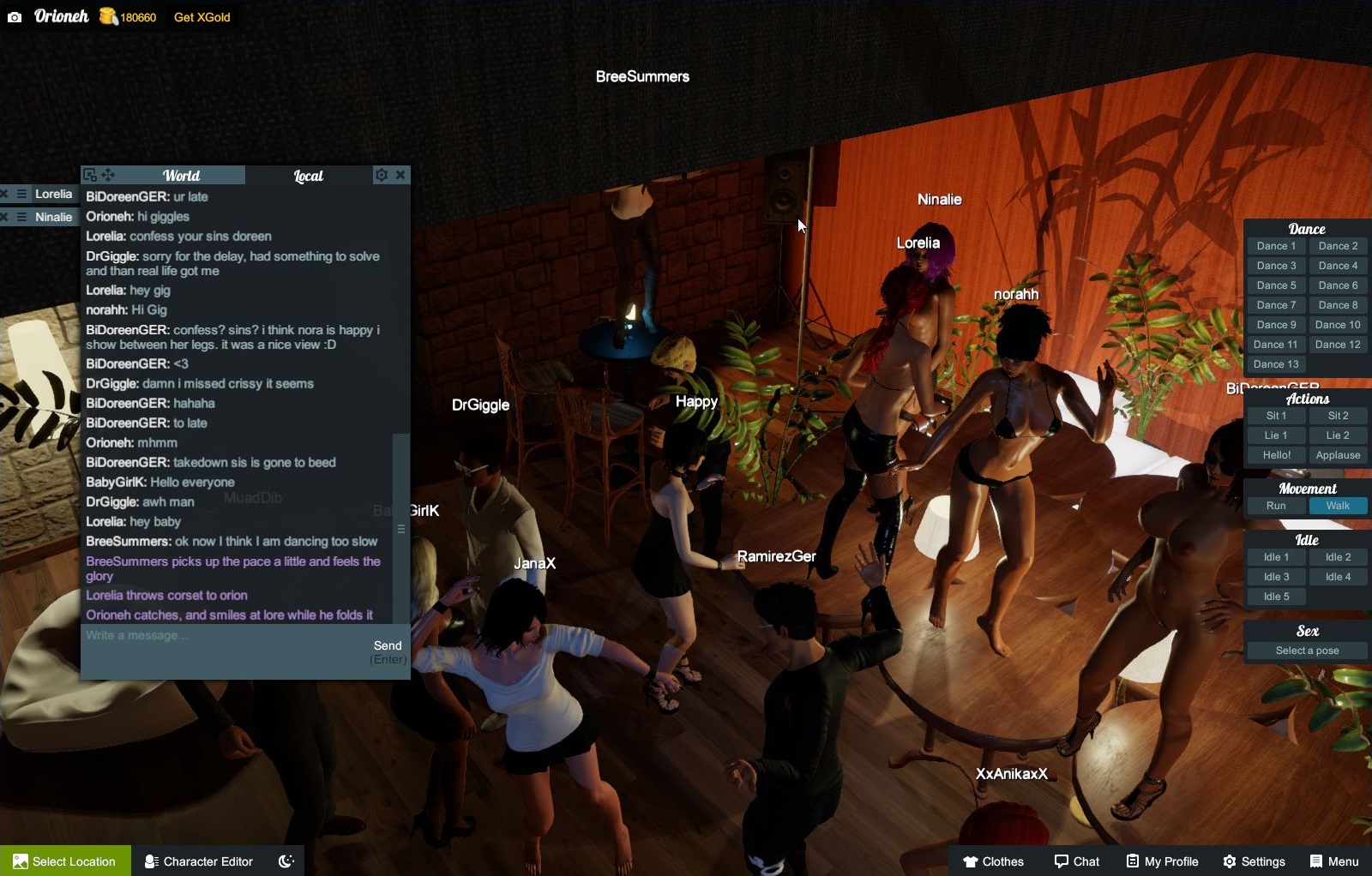Viewport: 1372px width, 876px height.
Task: Click the XGold coin icon
Action: click(106, 16)
